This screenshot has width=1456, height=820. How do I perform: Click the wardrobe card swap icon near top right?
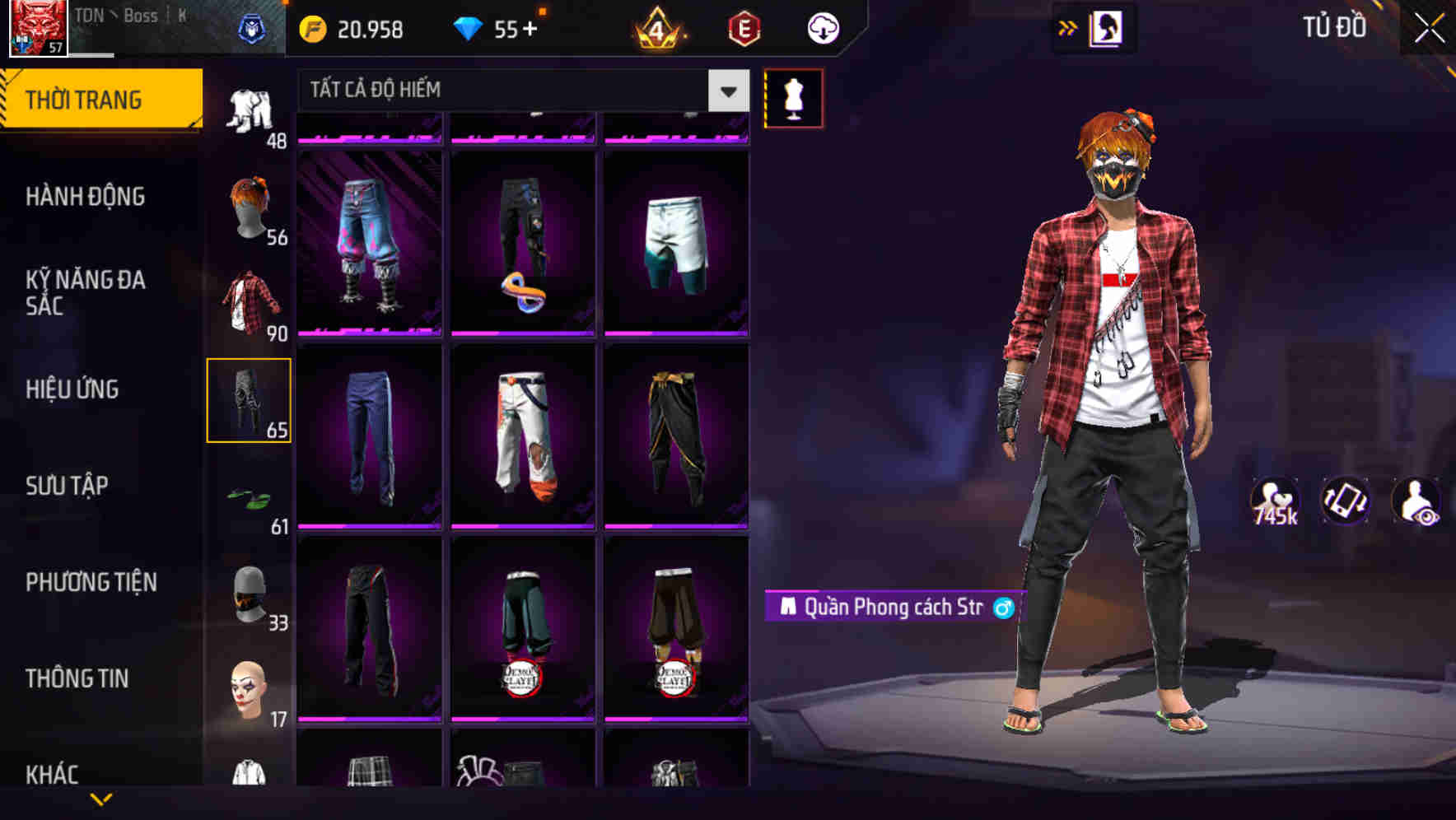point(1105,27)
